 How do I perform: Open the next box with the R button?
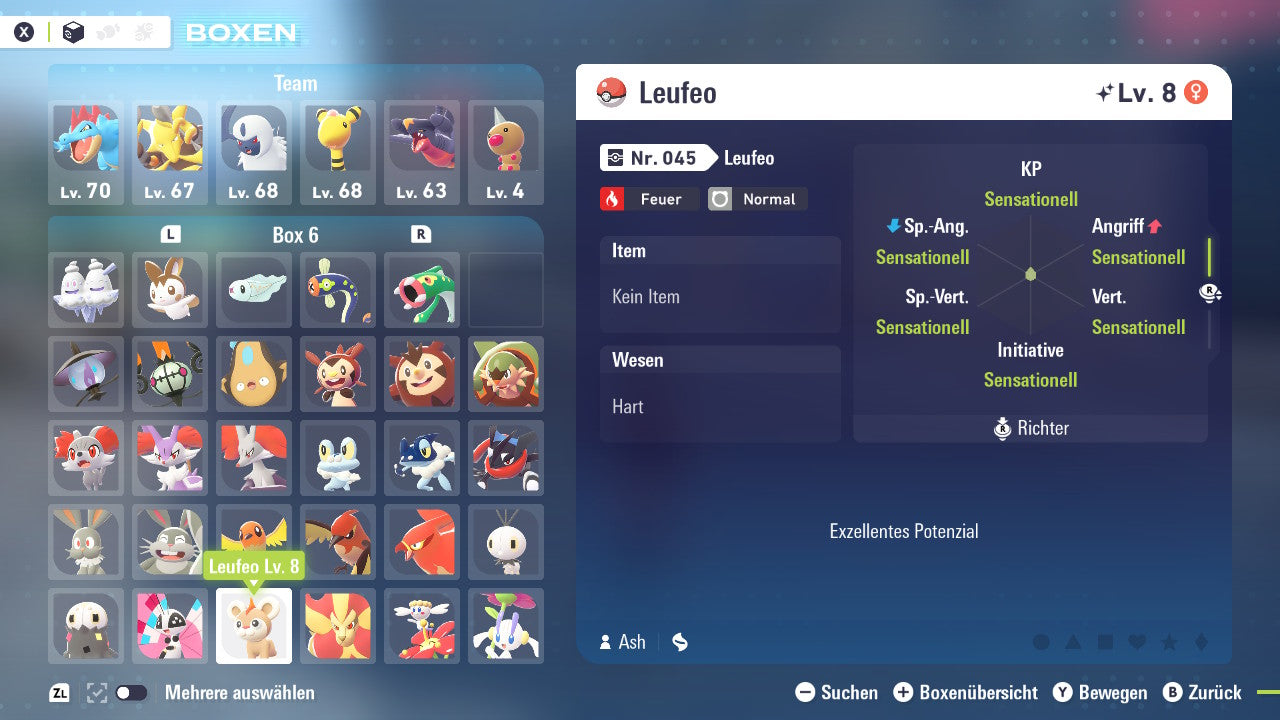(419, 233)
